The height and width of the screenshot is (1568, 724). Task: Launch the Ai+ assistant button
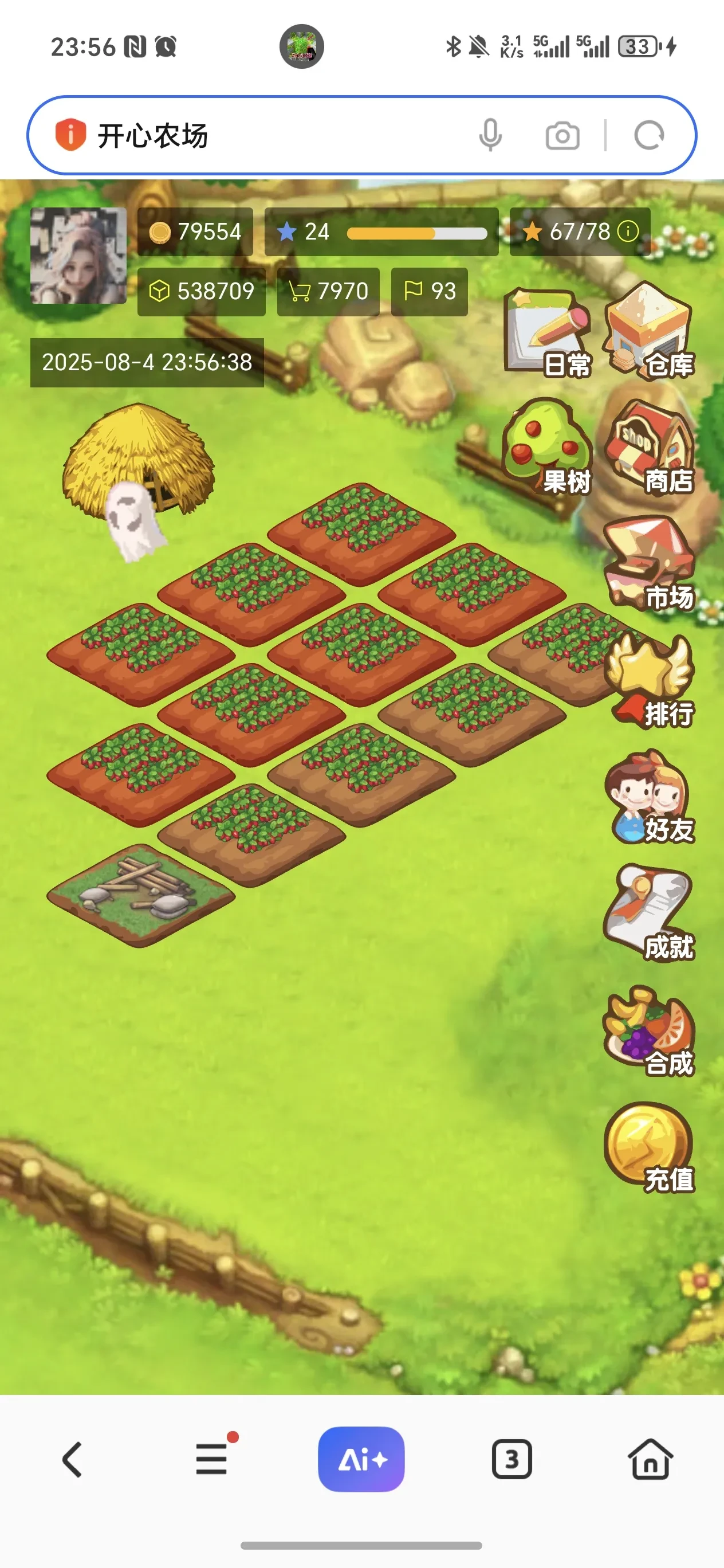tap(361, 1459)
